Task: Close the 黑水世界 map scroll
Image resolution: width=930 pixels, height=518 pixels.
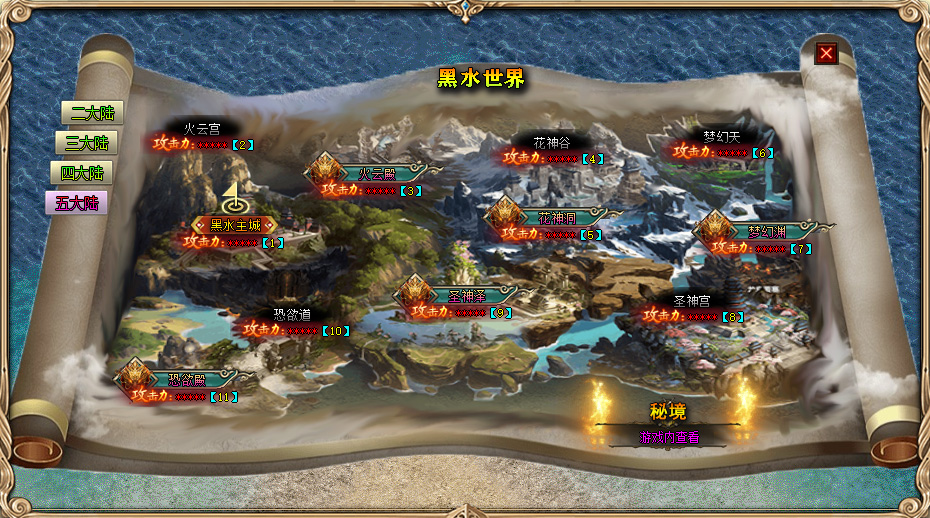Action: 826,53
